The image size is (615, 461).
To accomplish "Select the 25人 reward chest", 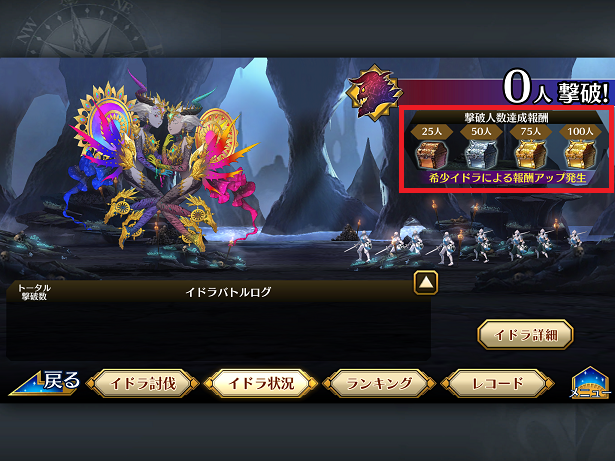I will coord(430,152).
